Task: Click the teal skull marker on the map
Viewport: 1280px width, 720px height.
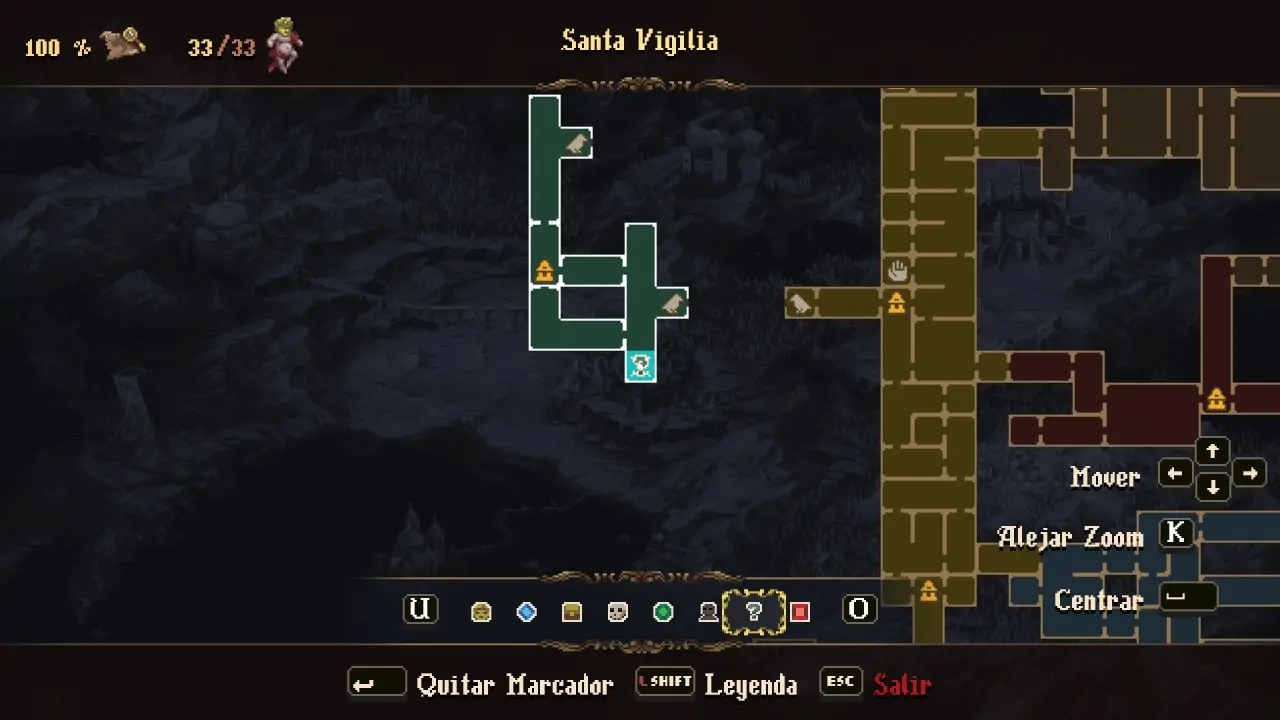Action: tap(641, 366)
